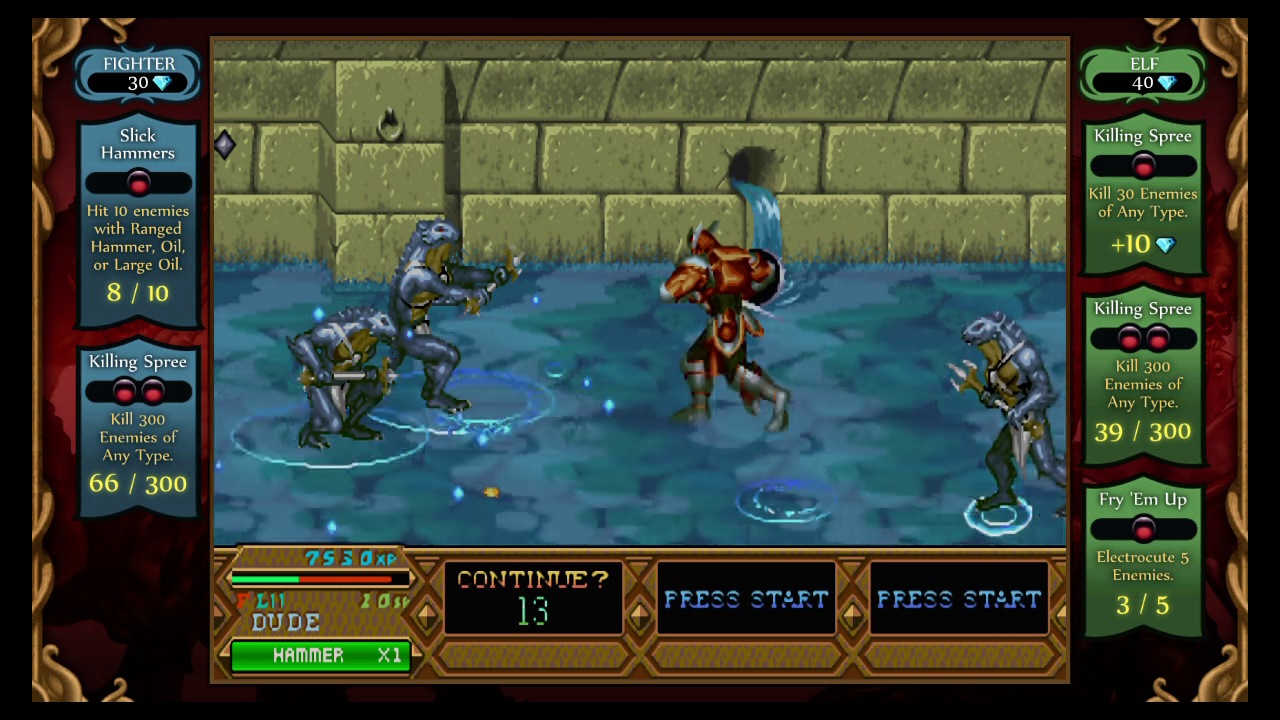This screenshot has width=1280, height=720.
Task: Click the gold arrow beside the Elf HUD
Action: click(x=1062, y=613)
